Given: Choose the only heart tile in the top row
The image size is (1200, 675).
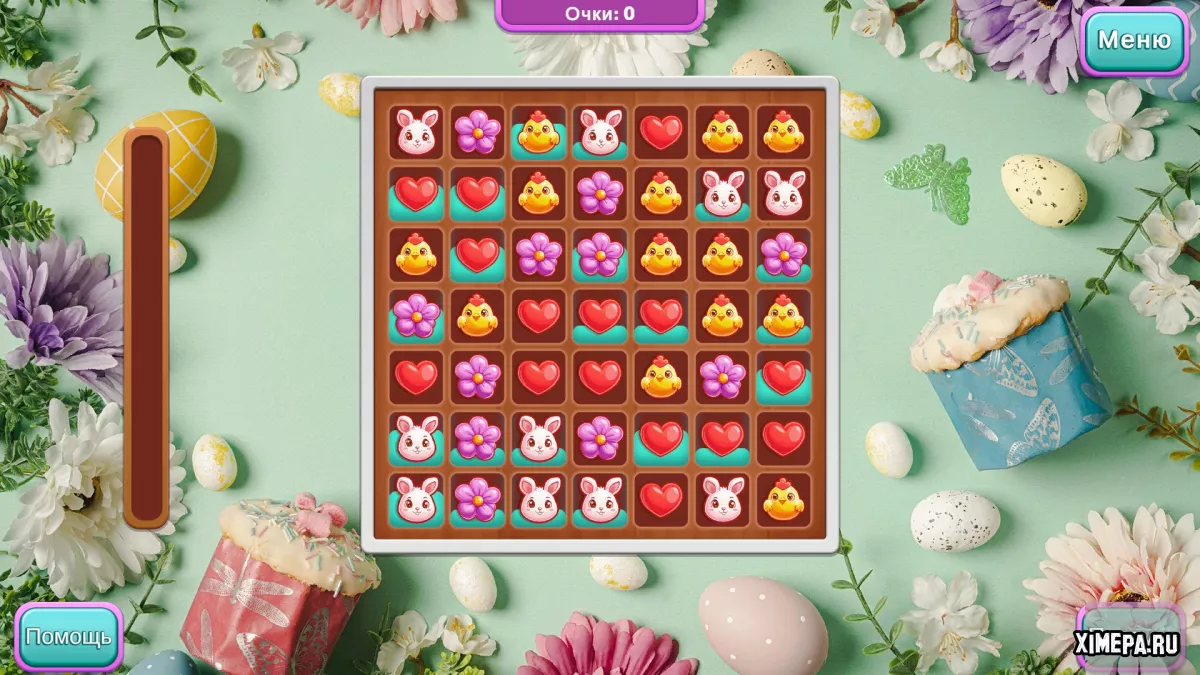Looking at the screenshot, I should coord(661,132).
